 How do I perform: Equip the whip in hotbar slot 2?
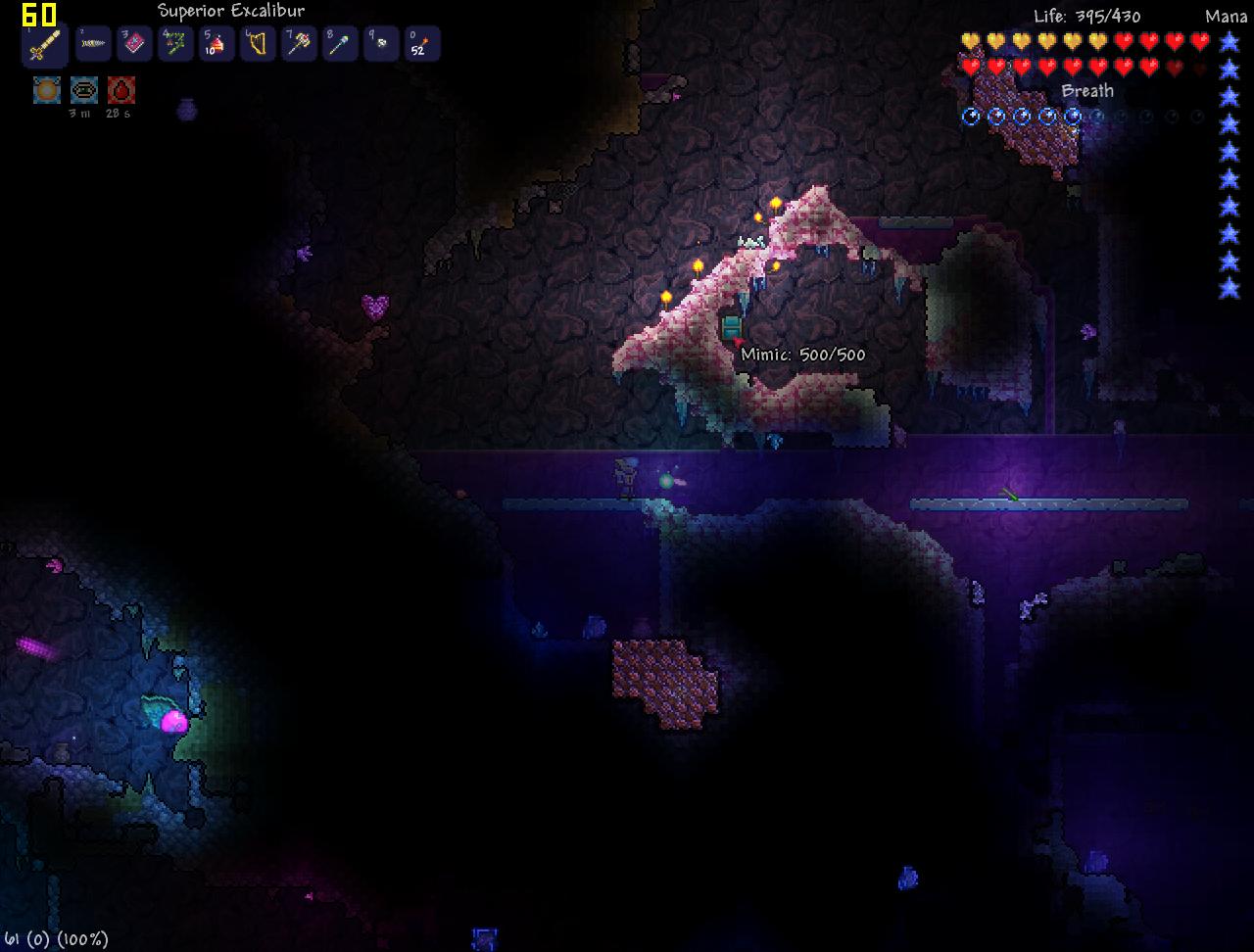[93, 43]
